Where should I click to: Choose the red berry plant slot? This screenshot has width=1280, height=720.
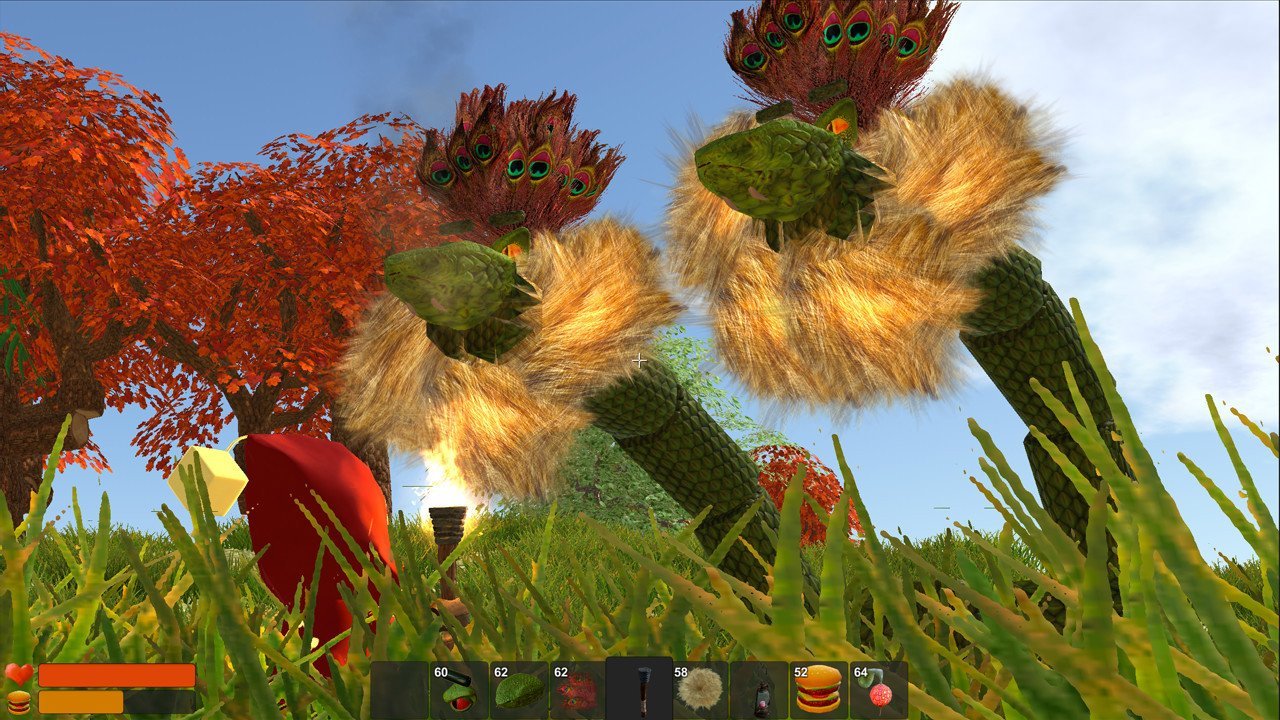click(879, 690)
